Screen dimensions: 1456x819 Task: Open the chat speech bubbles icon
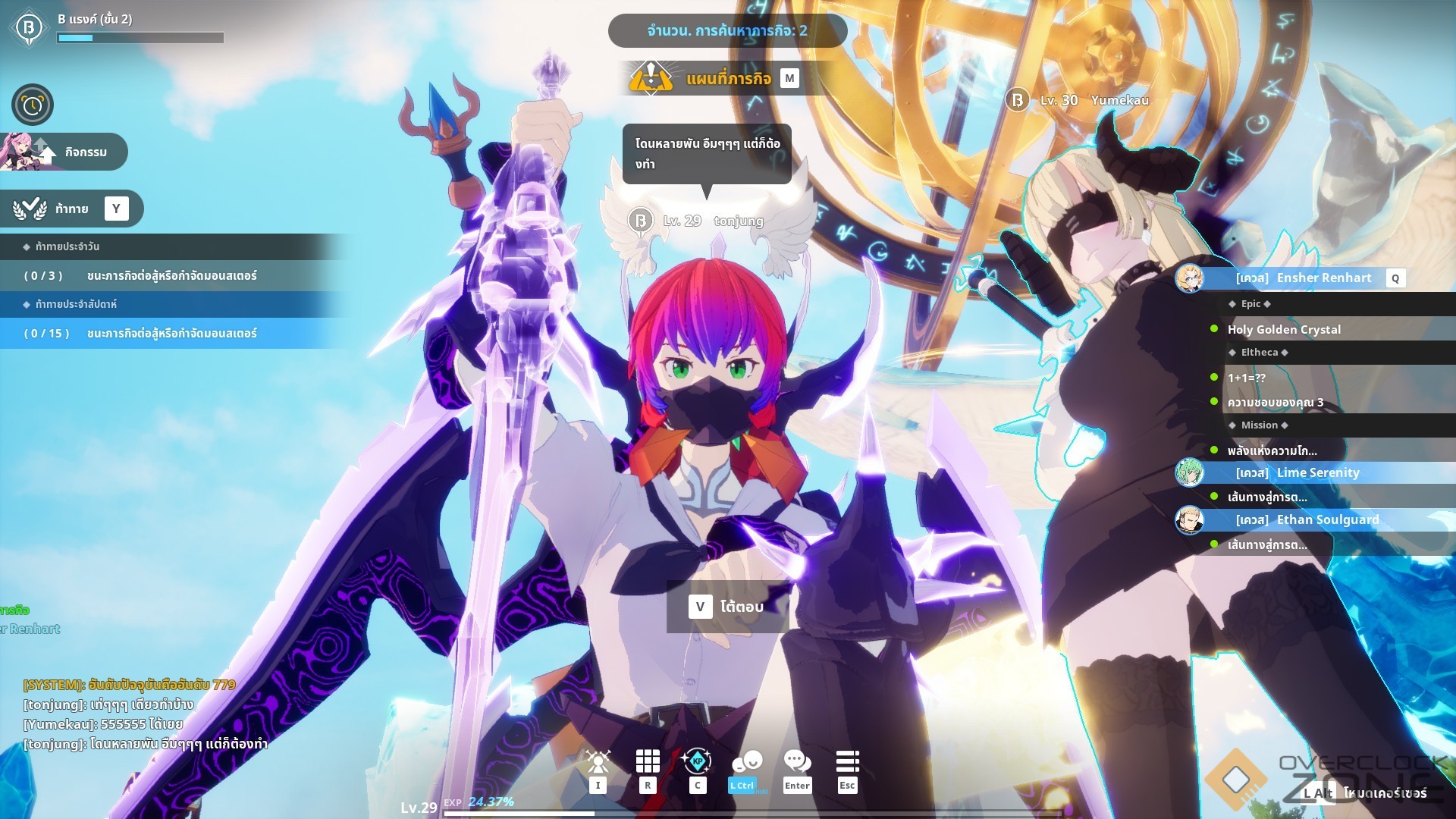pyautogui.click(x=796, y=761)
